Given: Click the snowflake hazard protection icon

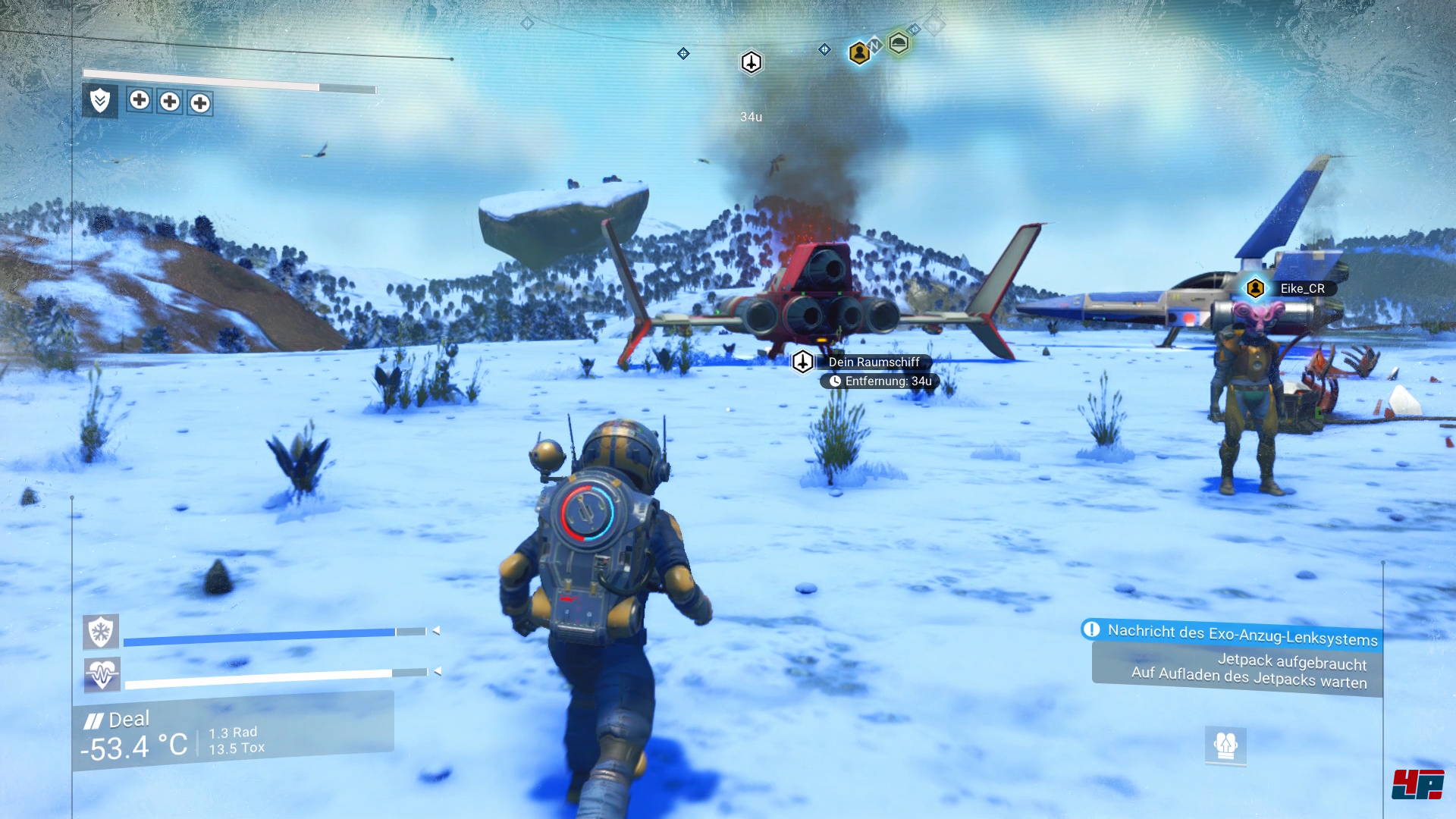Looking at the screenshot, I should (101, 631).
